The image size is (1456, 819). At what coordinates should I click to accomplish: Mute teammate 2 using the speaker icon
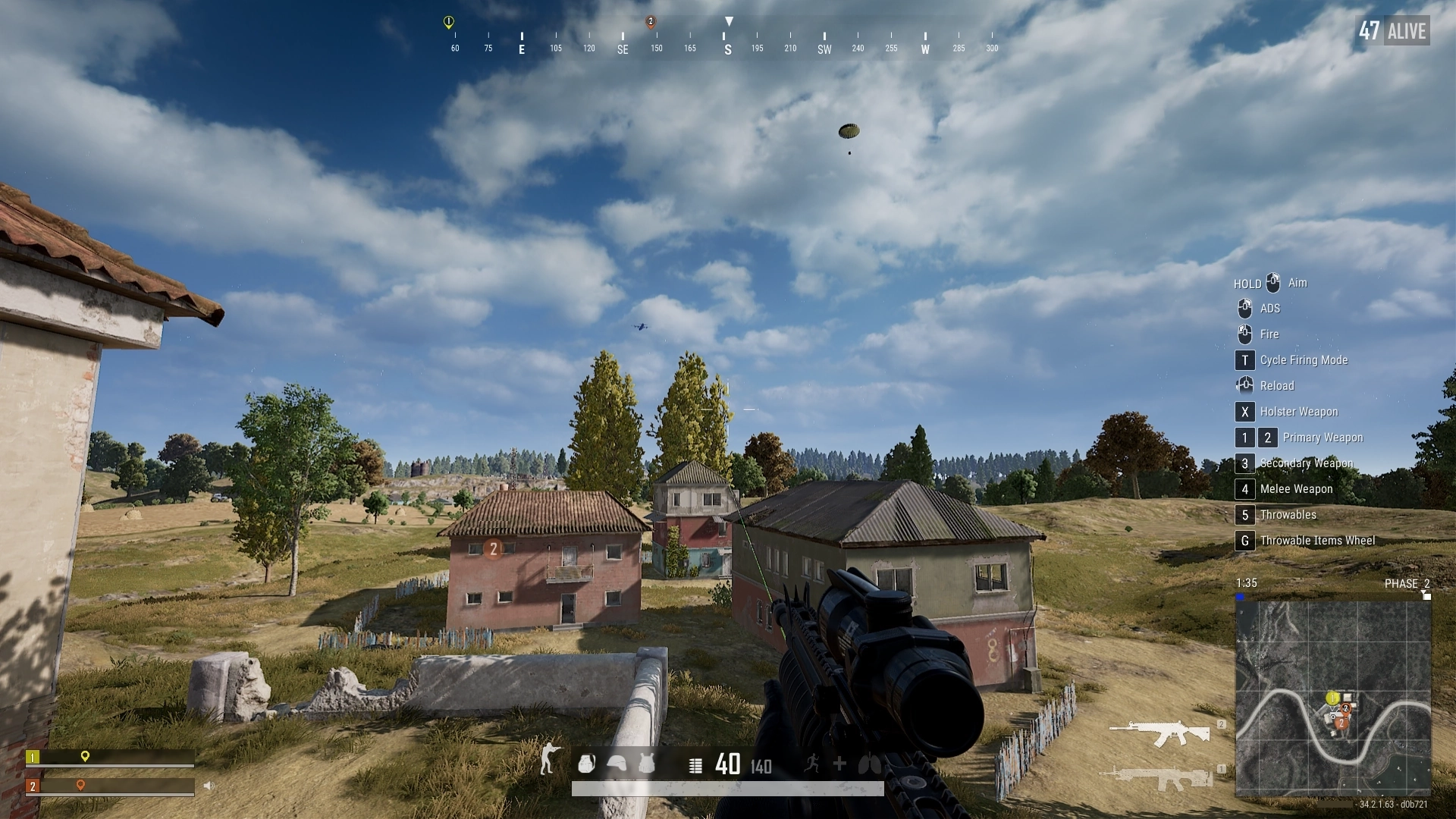[210, 785]
